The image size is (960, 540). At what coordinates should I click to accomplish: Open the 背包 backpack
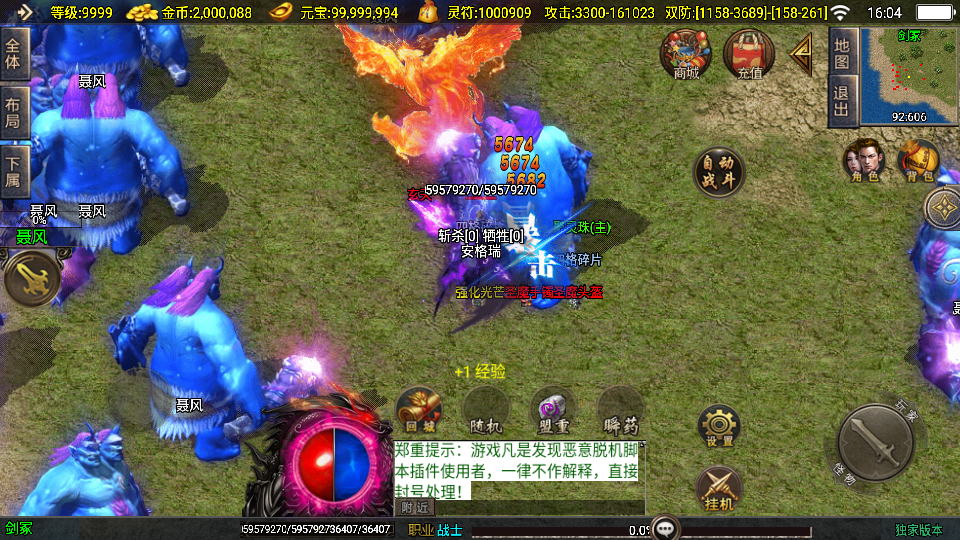[917, 161]
